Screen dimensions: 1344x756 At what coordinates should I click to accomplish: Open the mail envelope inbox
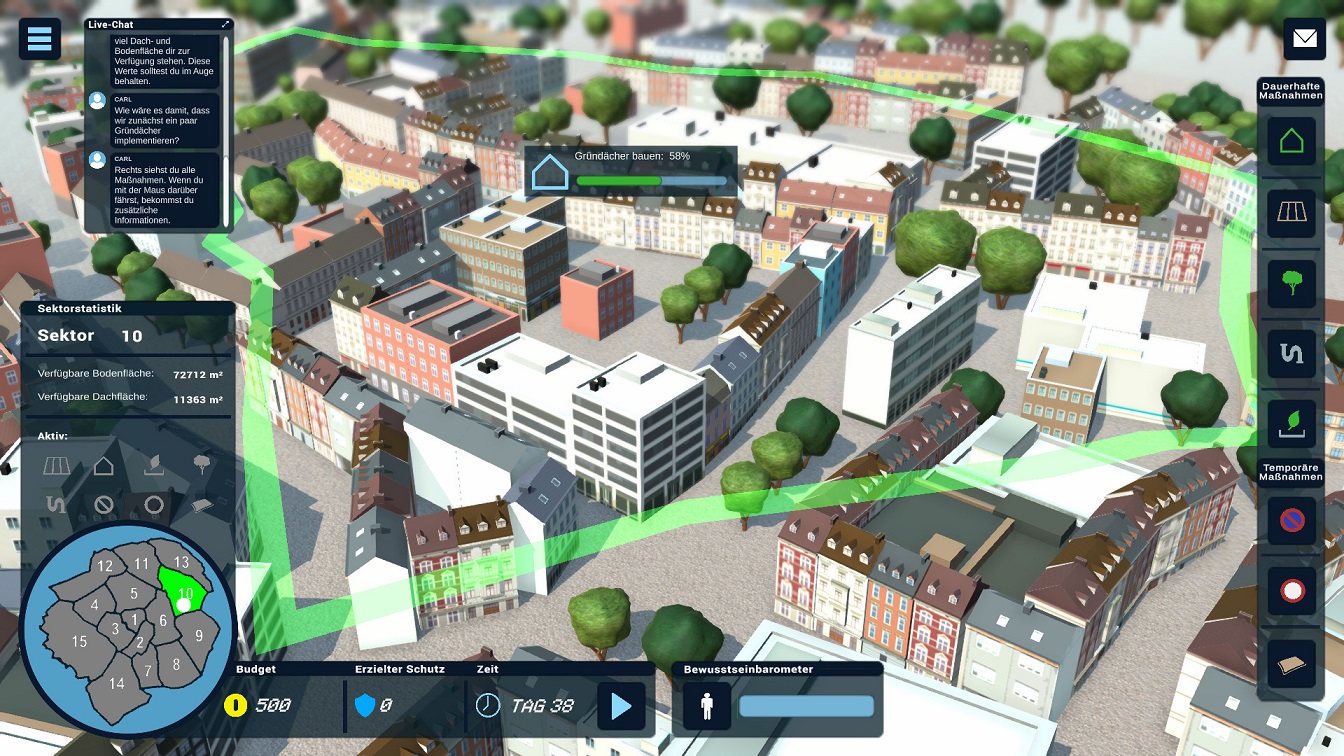[x=1305, y=39]
